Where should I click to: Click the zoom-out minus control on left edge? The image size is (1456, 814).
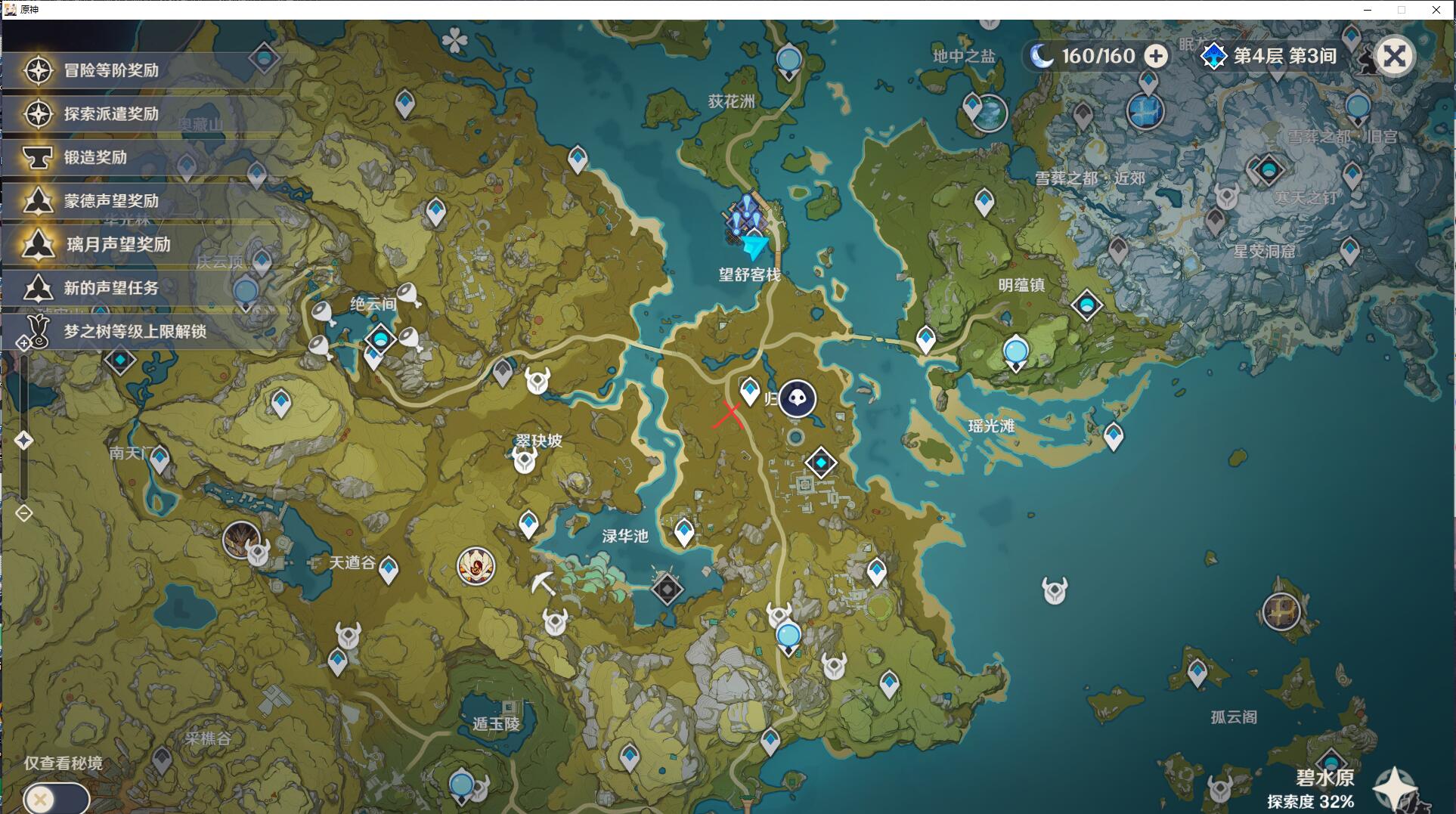(x=23, y=513)
